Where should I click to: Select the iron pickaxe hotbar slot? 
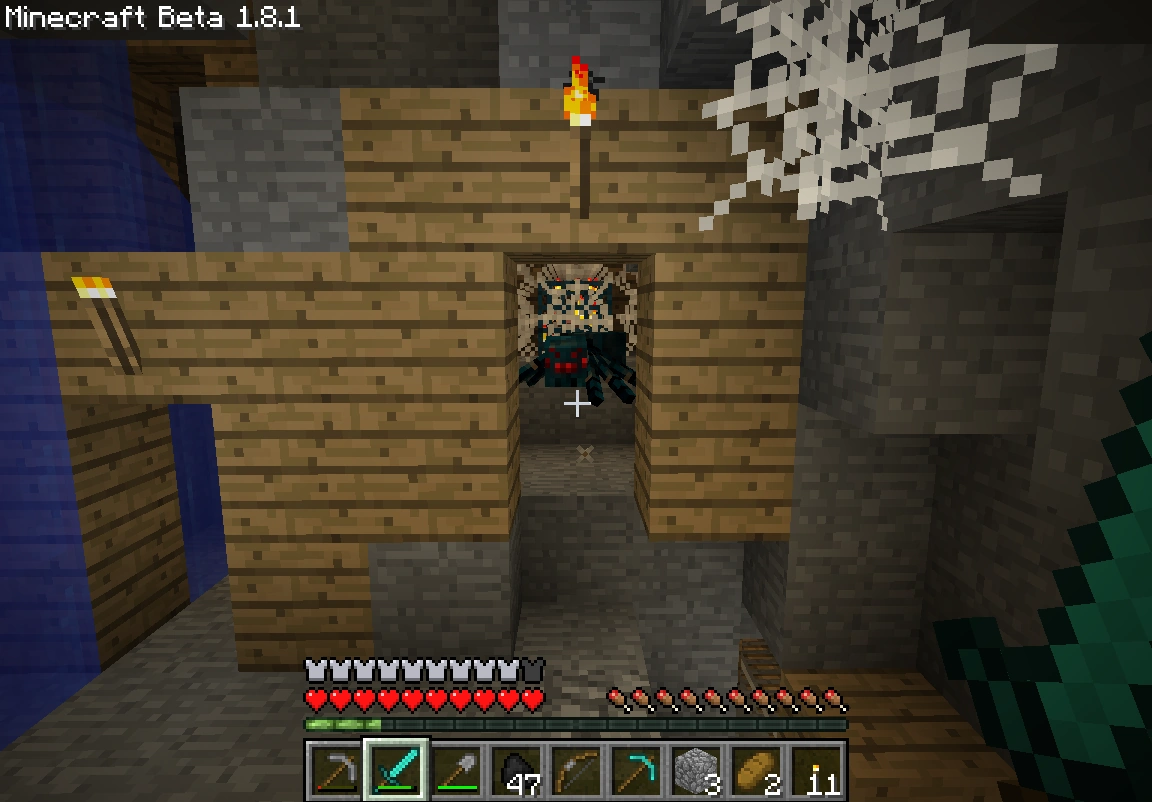(336, 772)
